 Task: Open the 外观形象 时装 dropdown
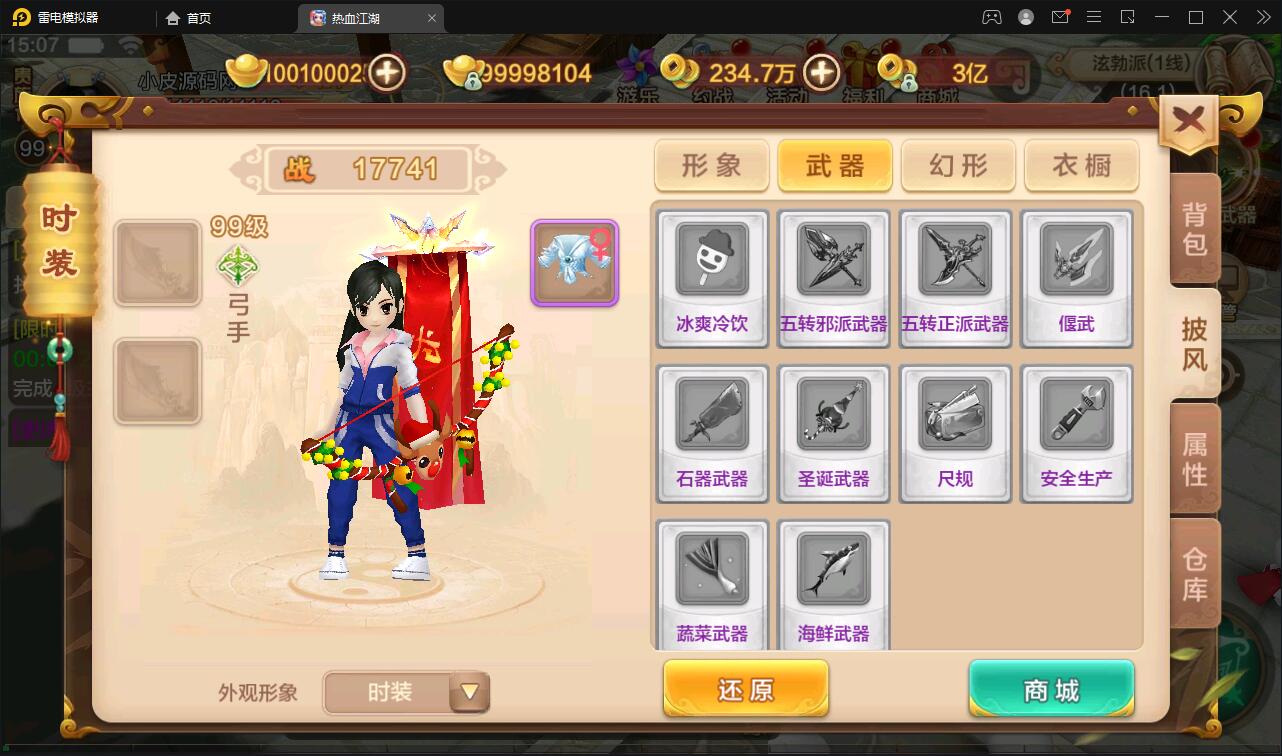tap(405, 692)
